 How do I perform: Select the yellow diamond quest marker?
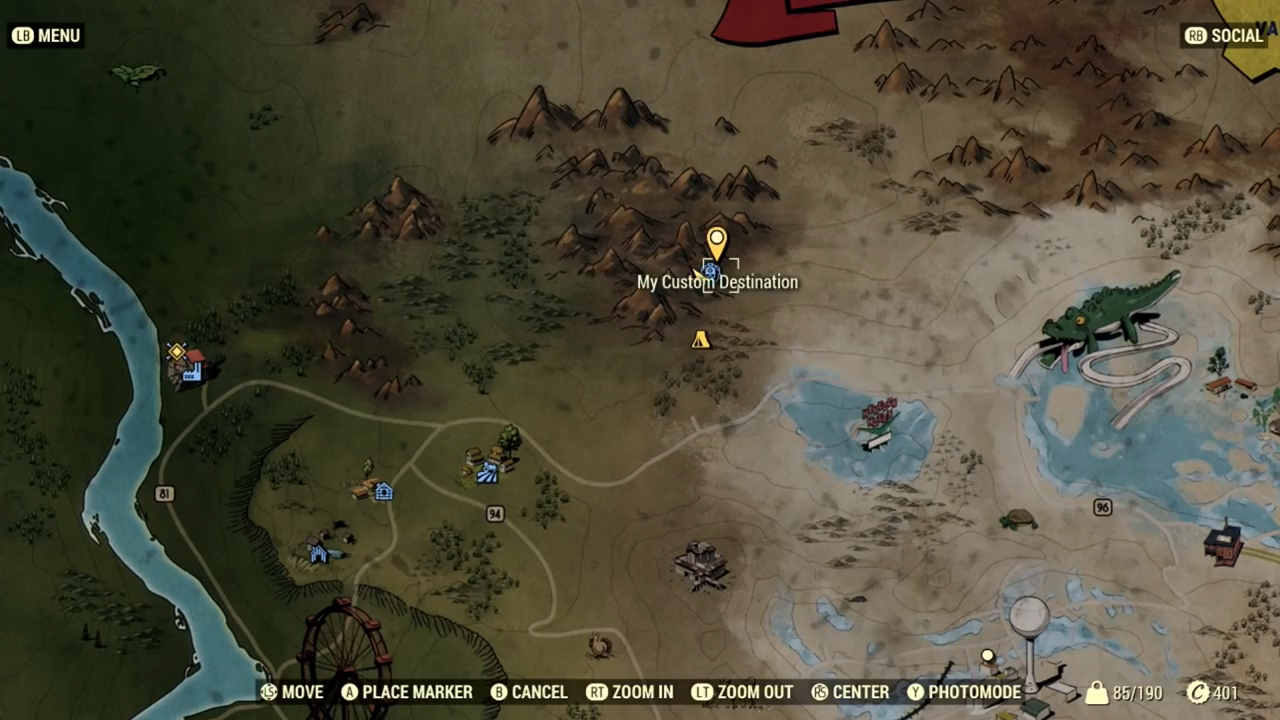point(177,351)
